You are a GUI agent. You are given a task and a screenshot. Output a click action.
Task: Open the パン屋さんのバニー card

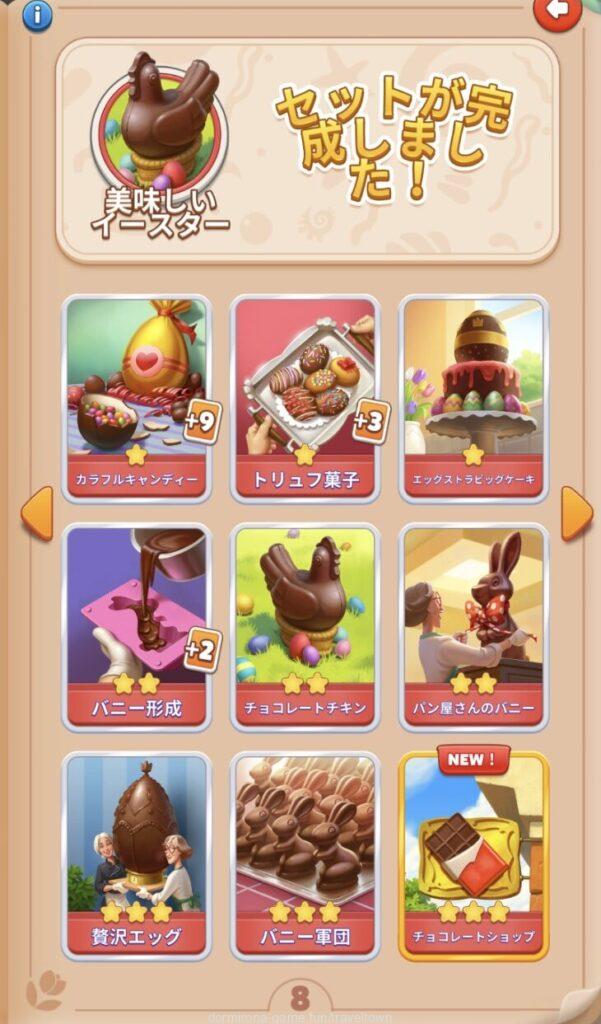[x=474, y=627]
